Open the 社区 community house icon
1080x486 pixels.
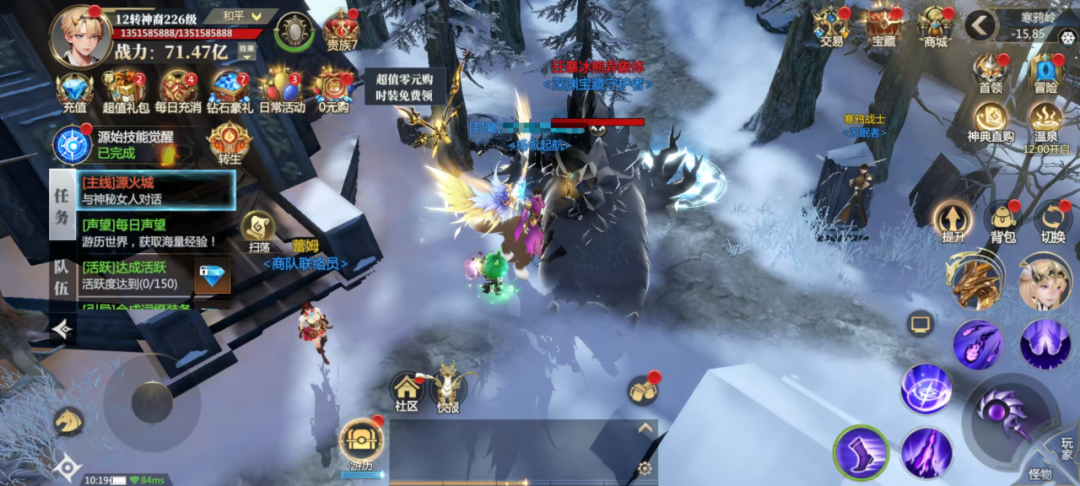406,390
